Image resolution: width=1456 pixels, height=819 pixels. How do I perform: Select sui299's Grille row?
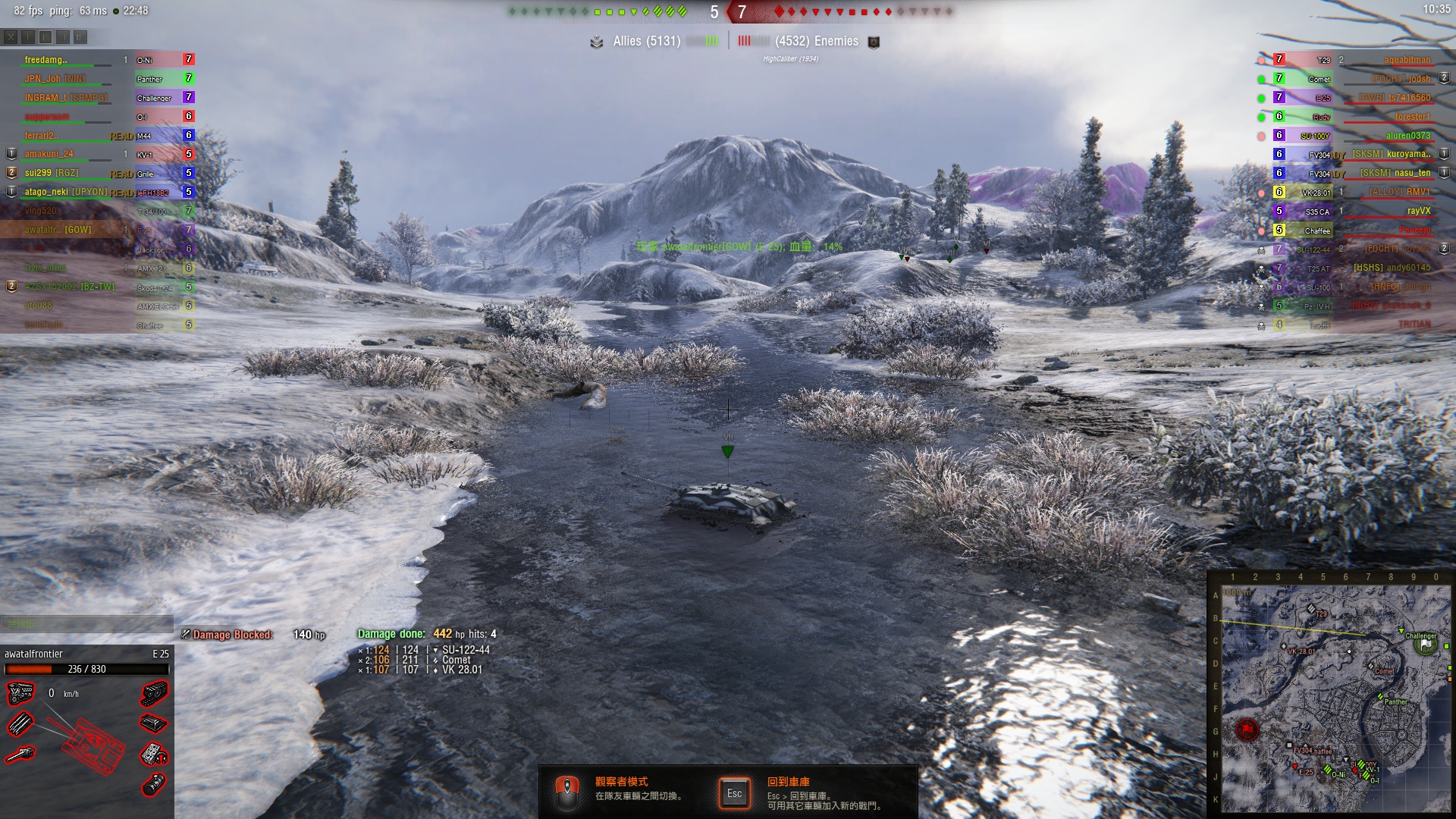pos(99,174)
